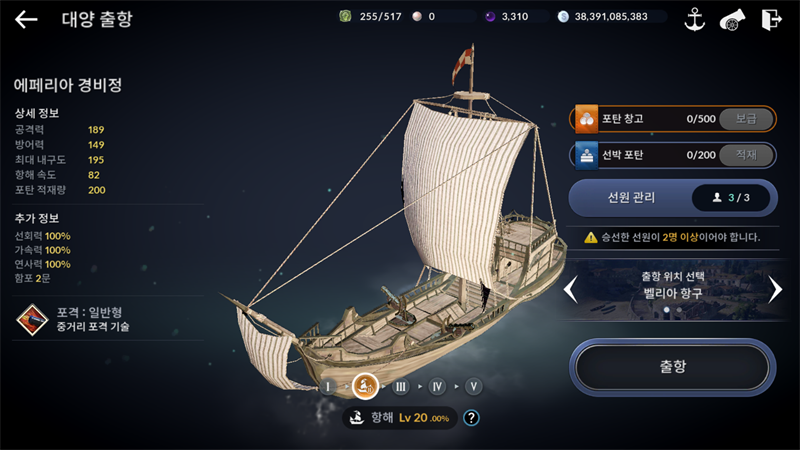Open the cannon icon menu
The height and width of the screenshot is (450, 800).
click(x=733, y=19)
